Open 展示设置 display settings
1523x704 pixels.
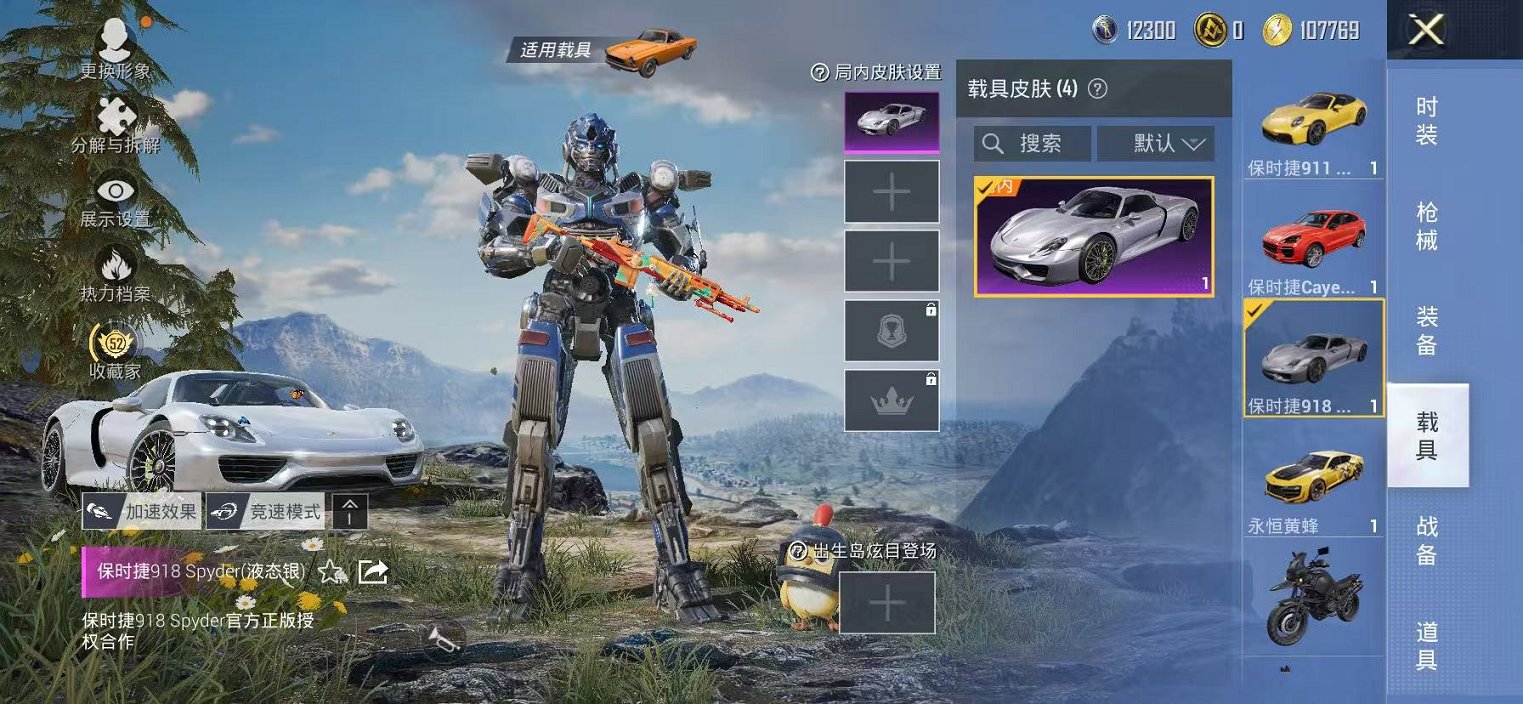(x=116, y=198)
